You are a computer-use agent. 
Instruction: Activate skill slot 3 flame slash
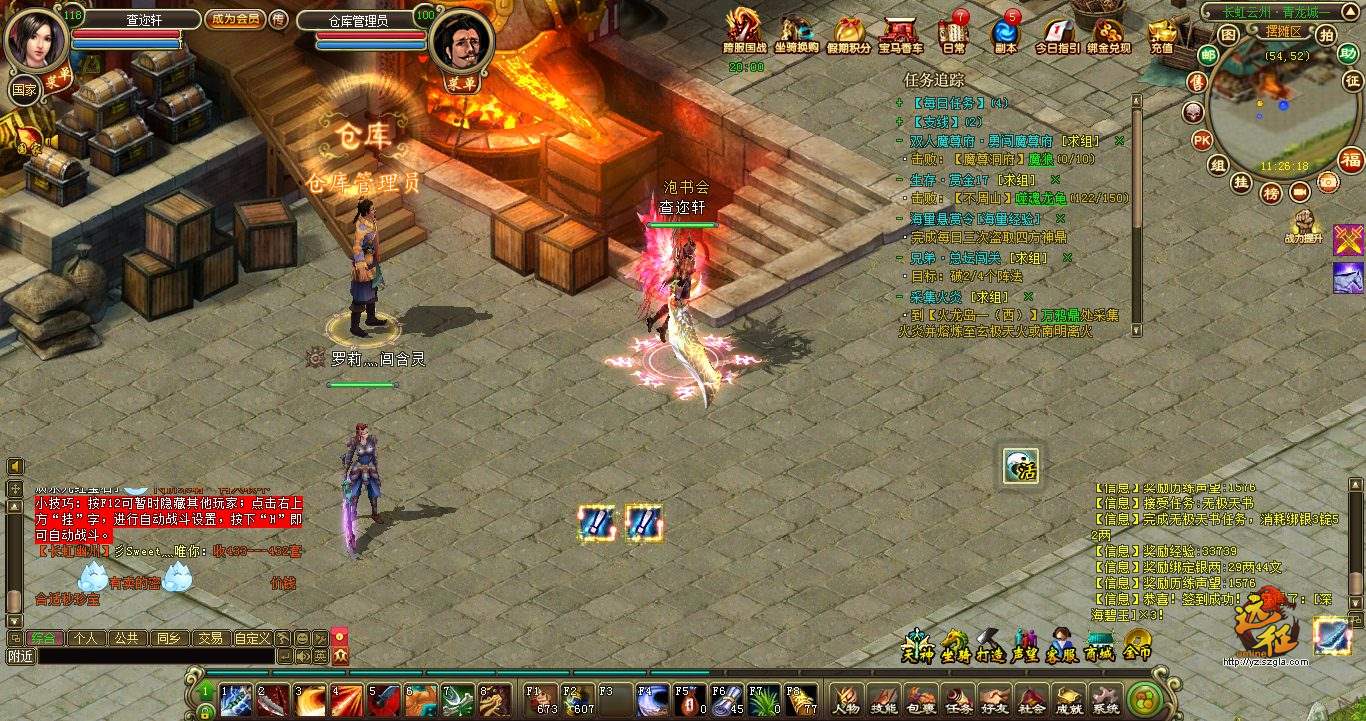(311, 700)
